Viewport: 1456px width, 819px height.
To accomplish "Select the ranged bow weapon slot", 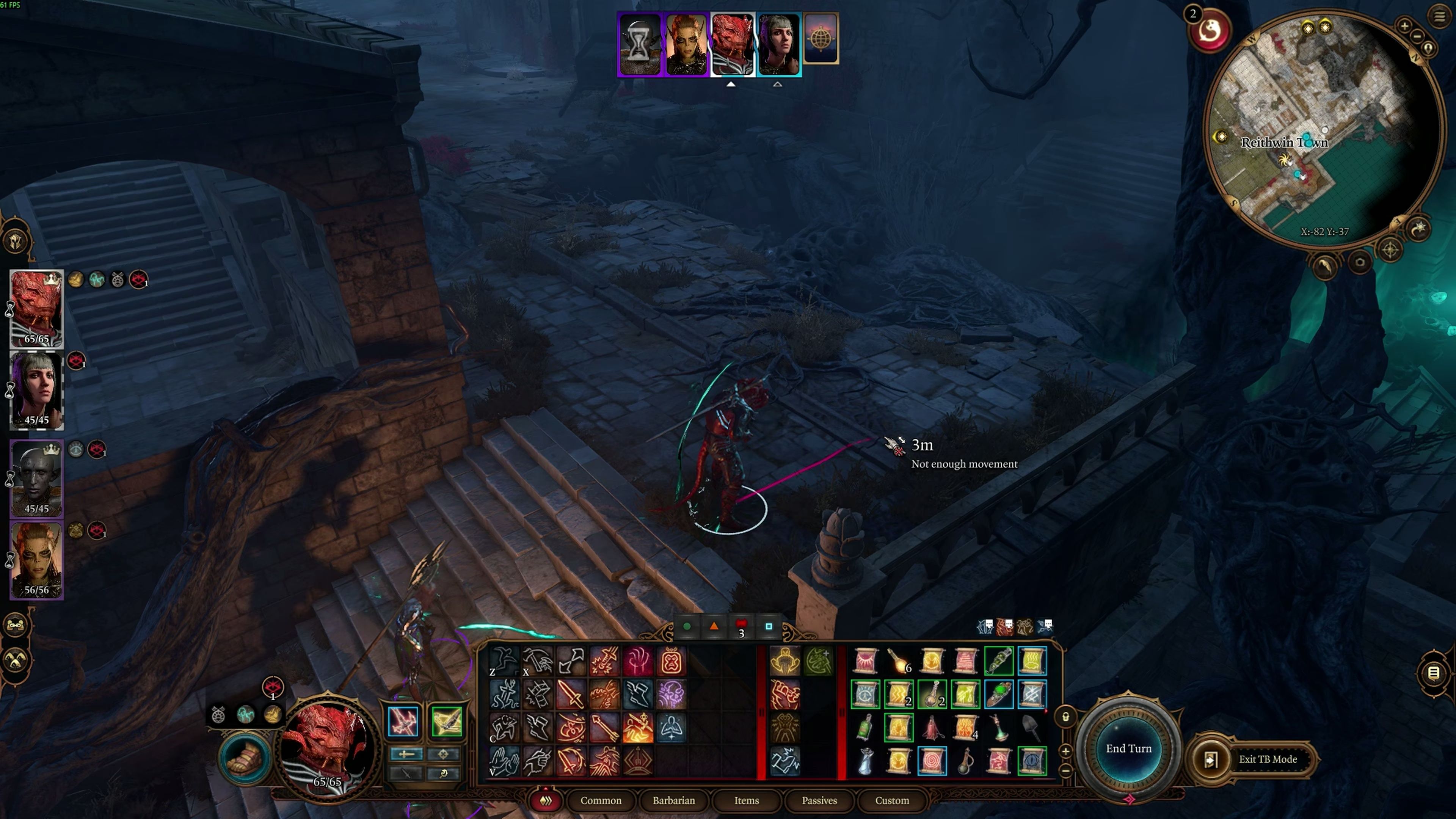I will click(x=447, y=721).
